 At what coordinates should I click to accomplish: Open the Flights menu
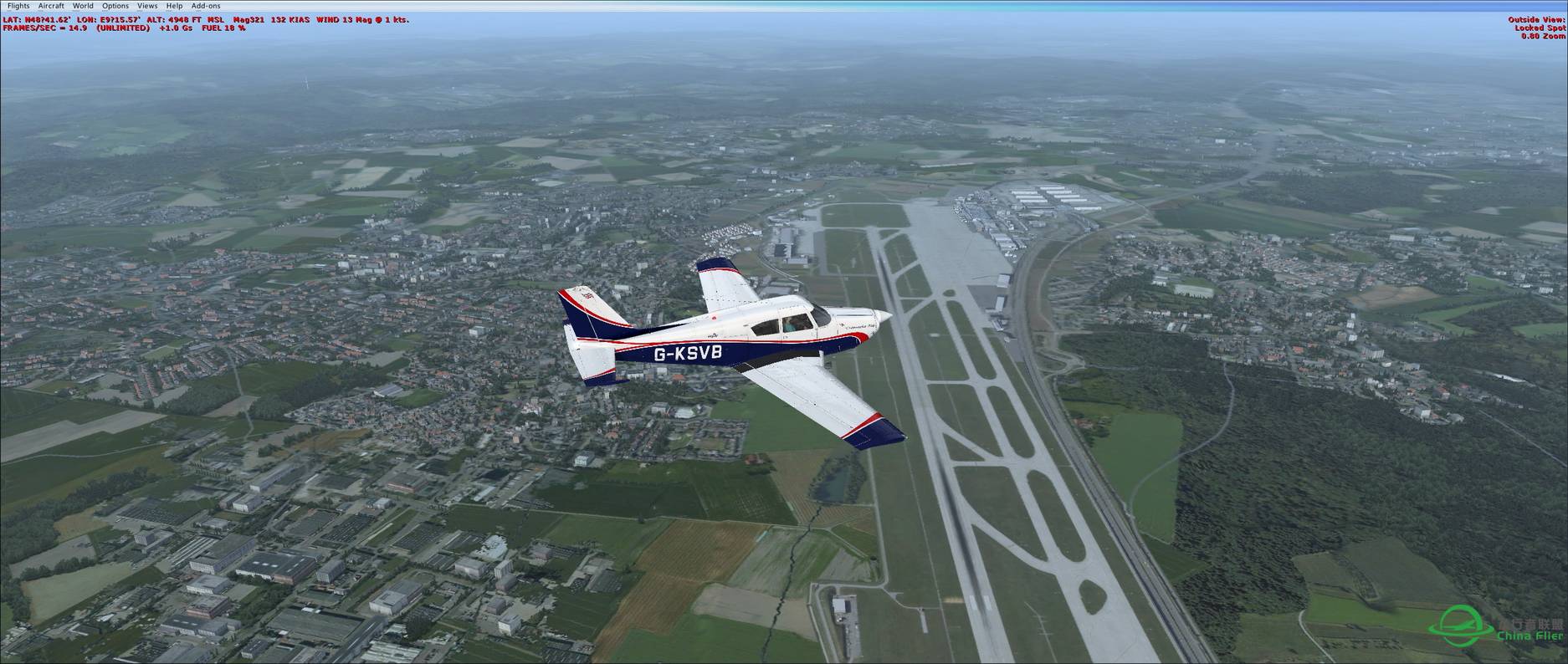(18, 6)
